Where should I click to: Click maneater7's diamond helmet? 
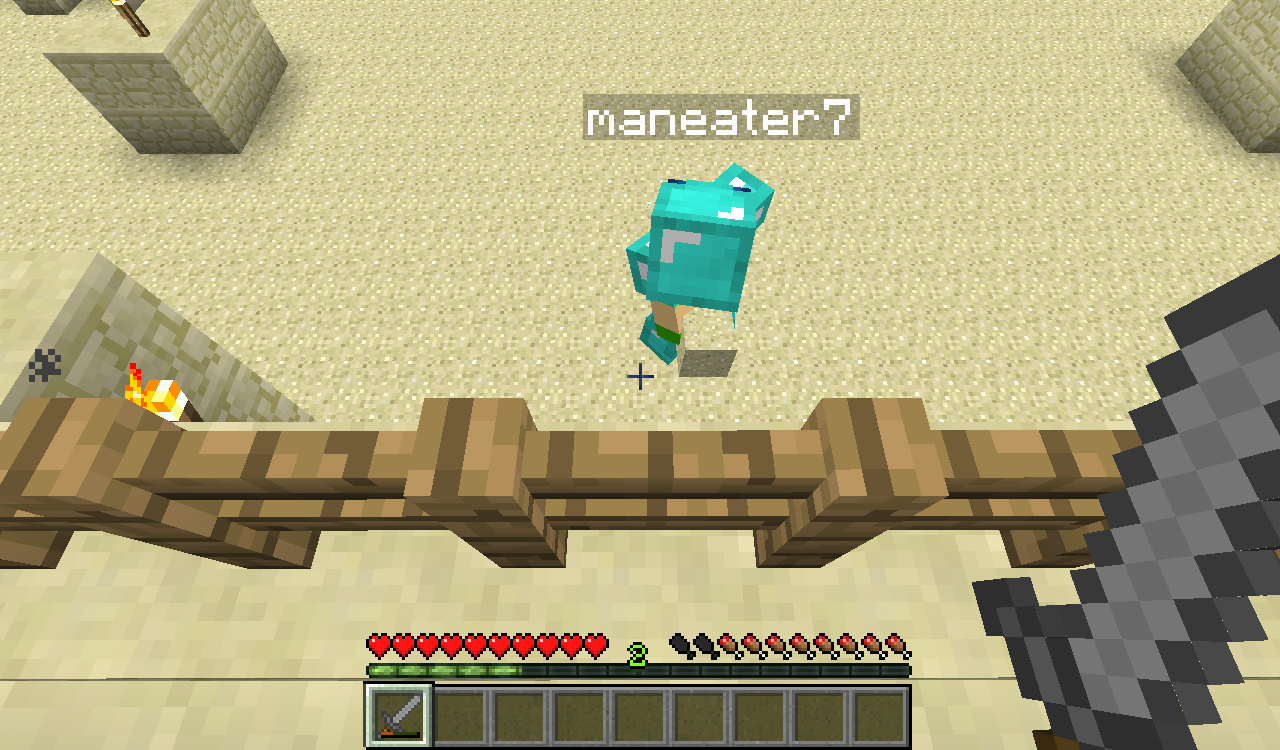700,195
